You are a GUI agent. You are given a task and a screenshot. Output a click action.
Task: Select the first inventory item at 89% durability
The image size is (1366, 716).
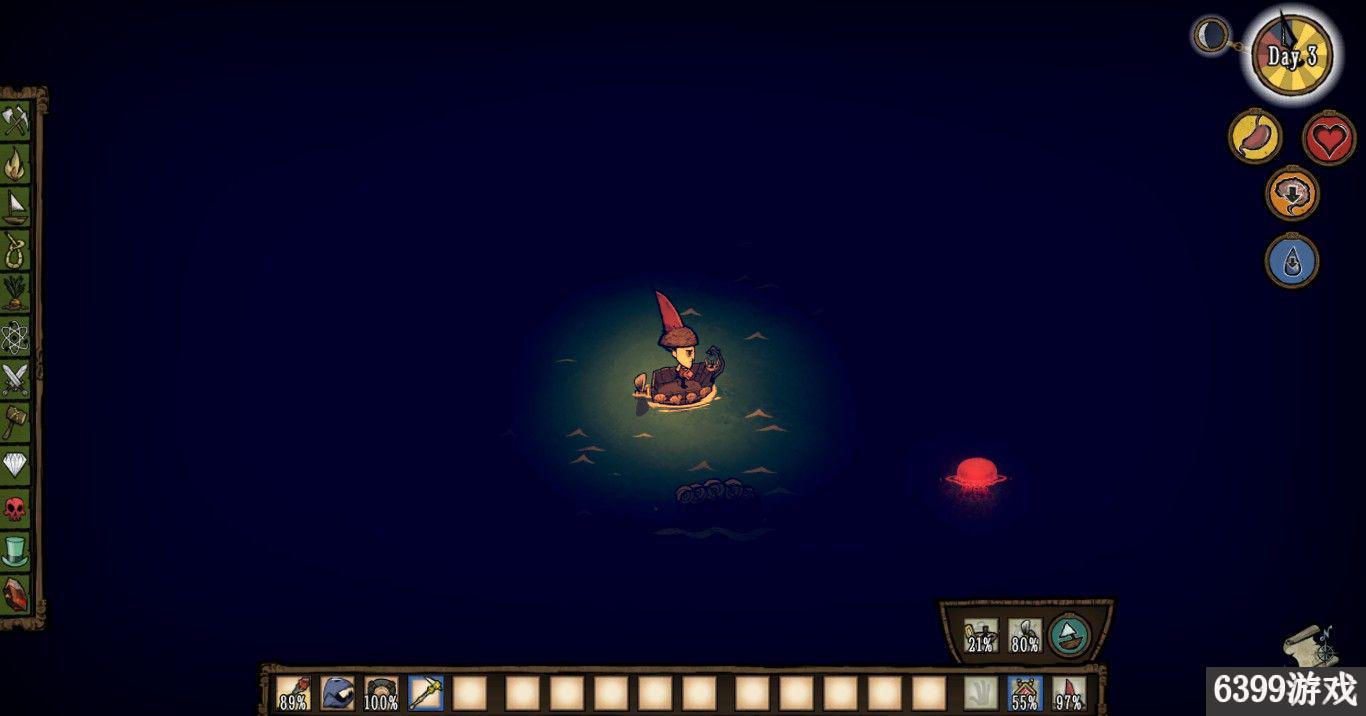293,692
